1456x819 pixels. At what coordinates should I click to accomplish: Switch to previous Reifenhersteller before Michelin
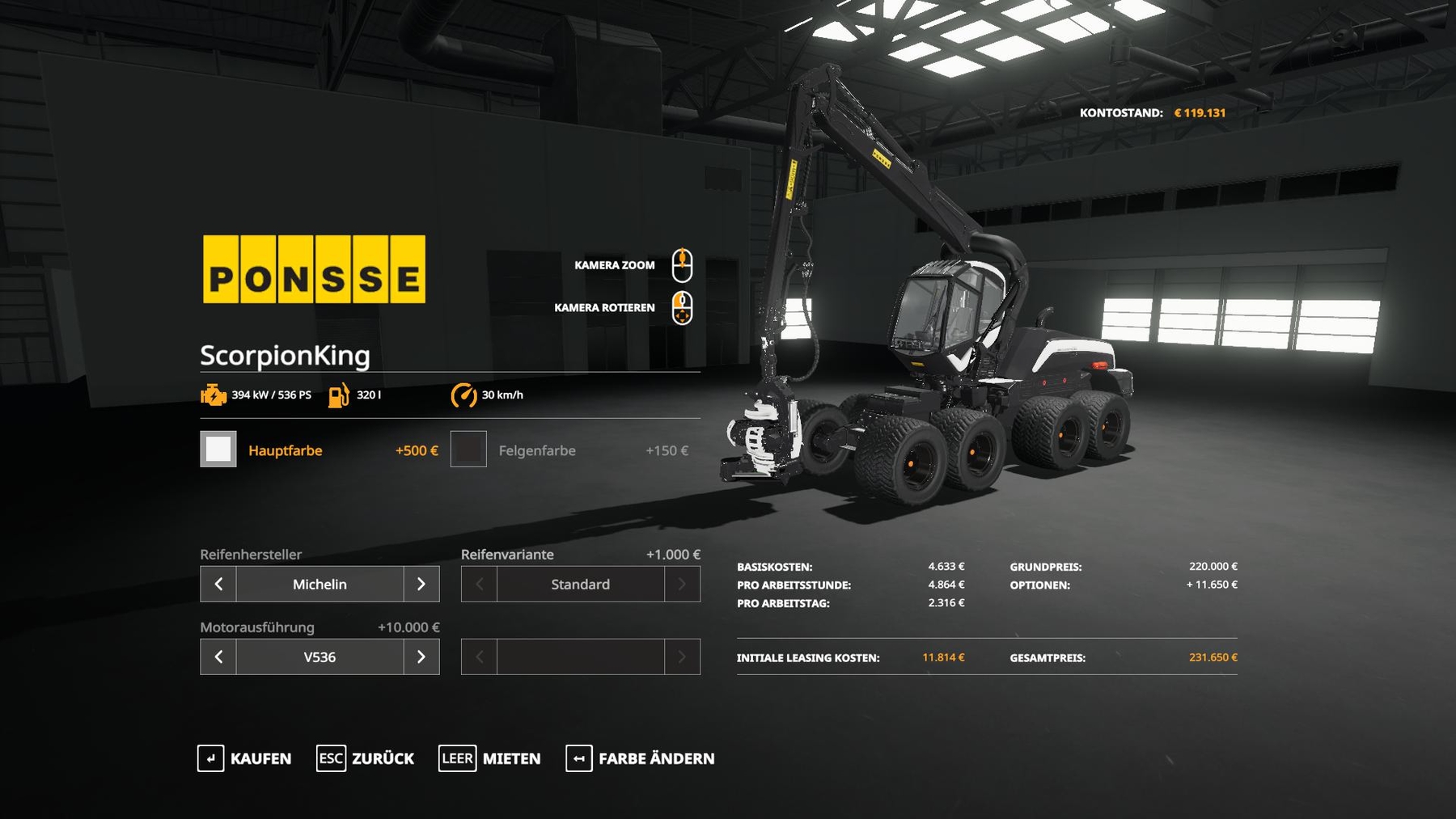coord(218,584)
